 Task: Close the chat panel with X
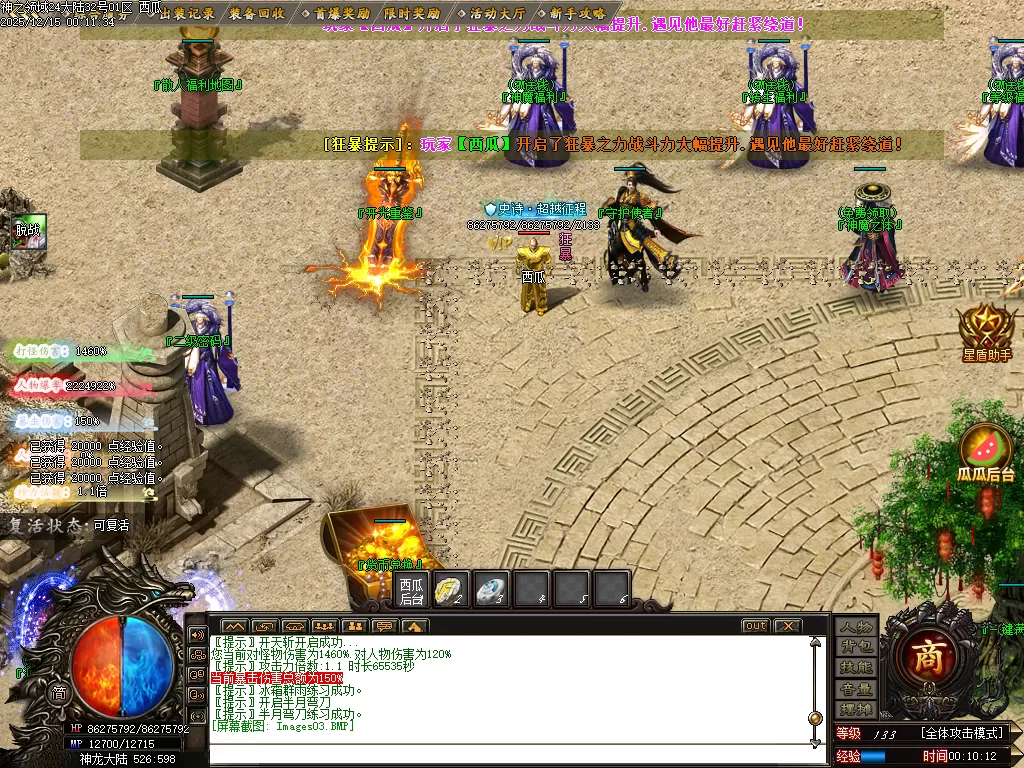click(x=788, y=626)
